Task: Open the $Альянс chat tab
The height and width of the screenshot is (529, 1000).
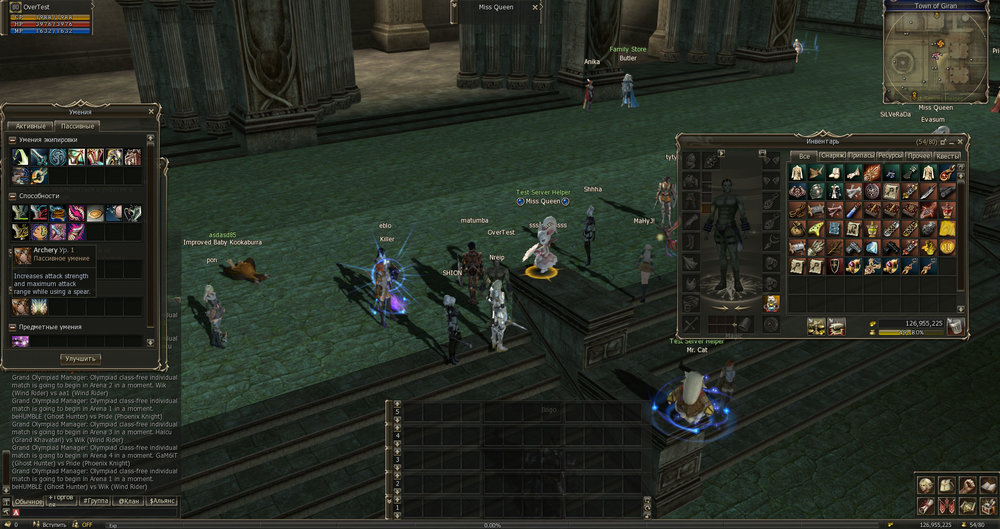Action: 161,500
